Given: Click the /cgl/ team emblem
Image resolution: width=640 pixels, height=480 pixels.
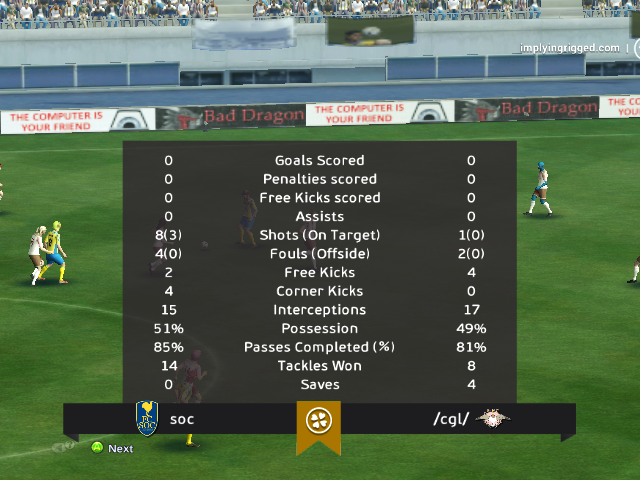Looking at the screenshot, I should pos(493,418).
